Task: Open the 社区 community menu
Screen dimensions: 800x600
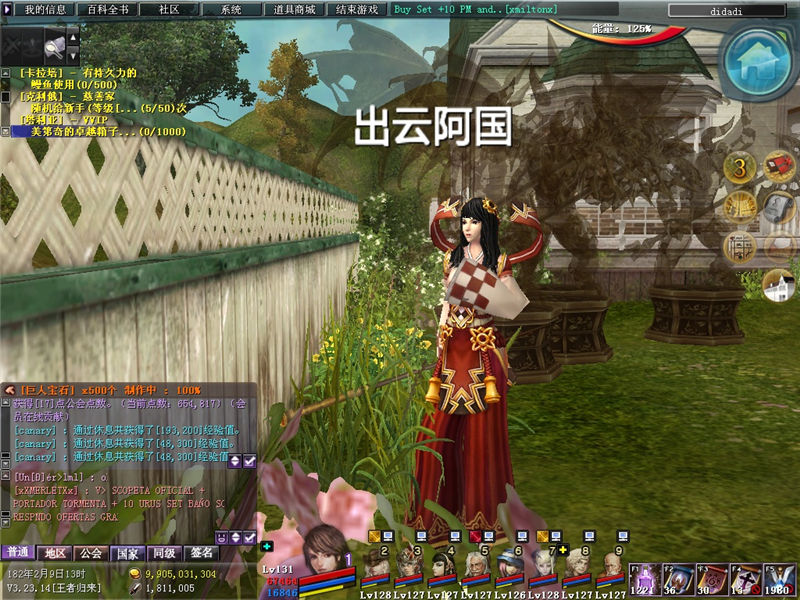Action: pos(169,9)
